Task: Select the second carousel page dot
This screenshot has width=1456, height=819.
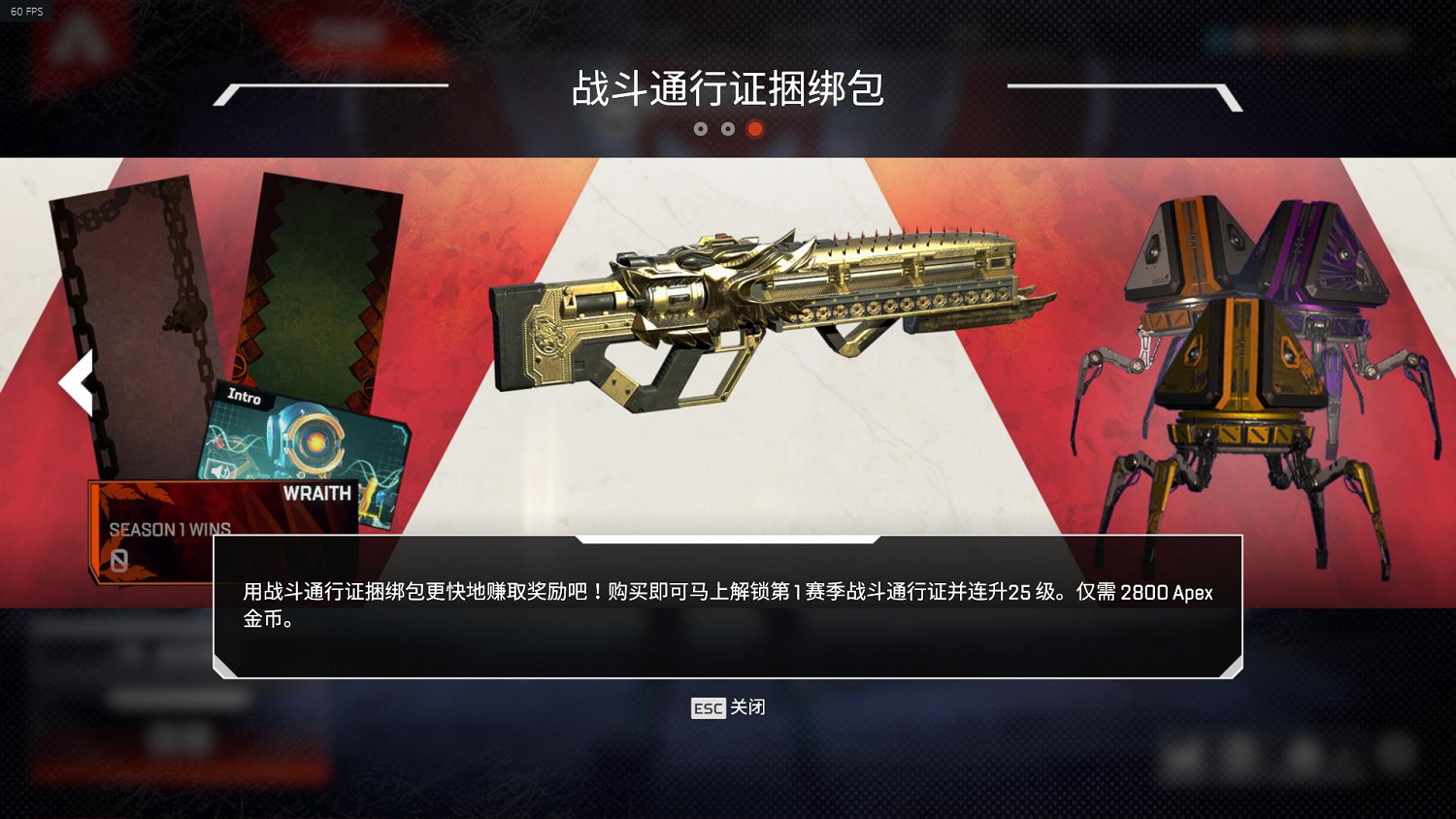Action: (x=728, y=128)
